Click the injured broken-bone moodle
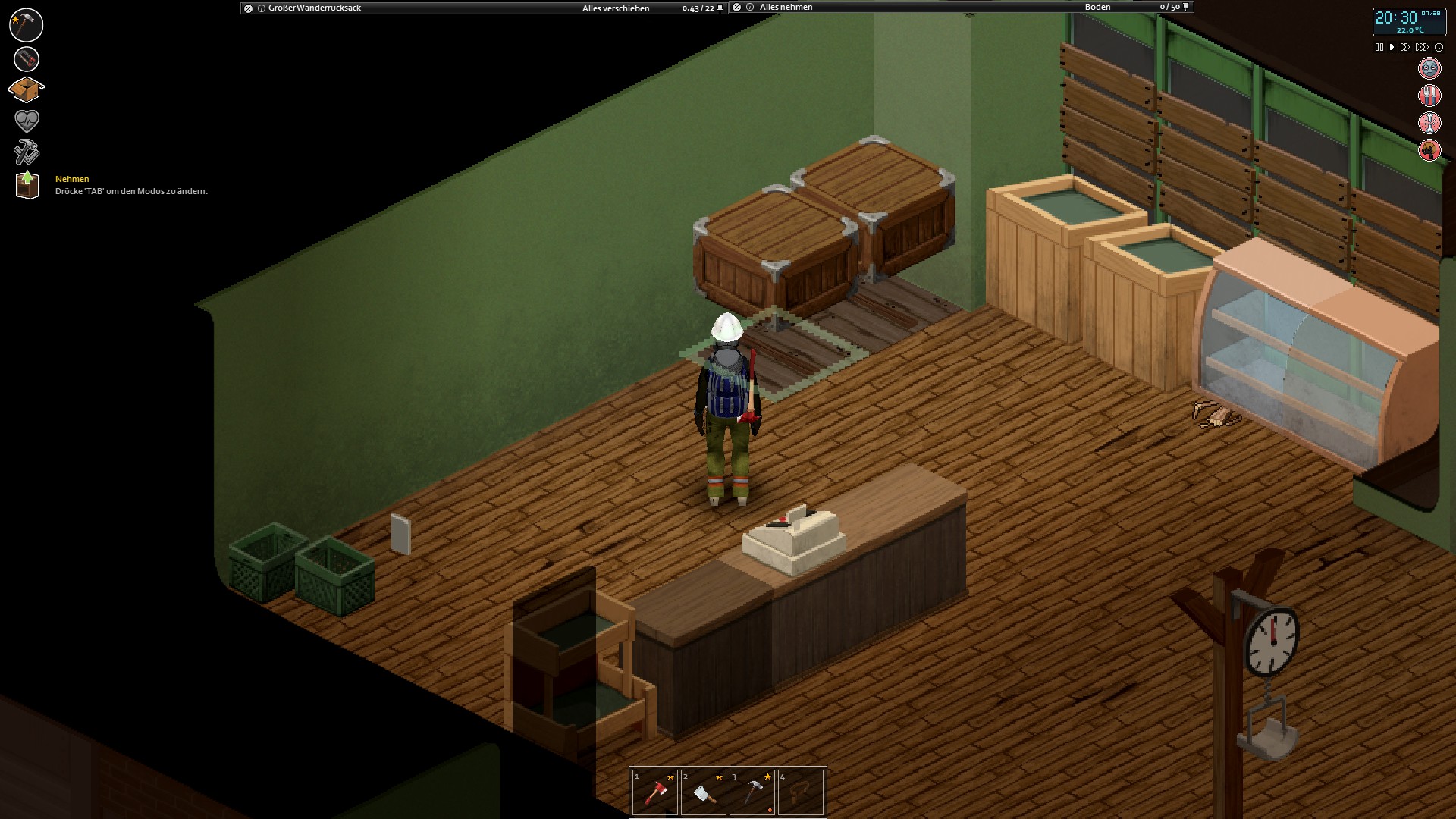 (1429, 122)
